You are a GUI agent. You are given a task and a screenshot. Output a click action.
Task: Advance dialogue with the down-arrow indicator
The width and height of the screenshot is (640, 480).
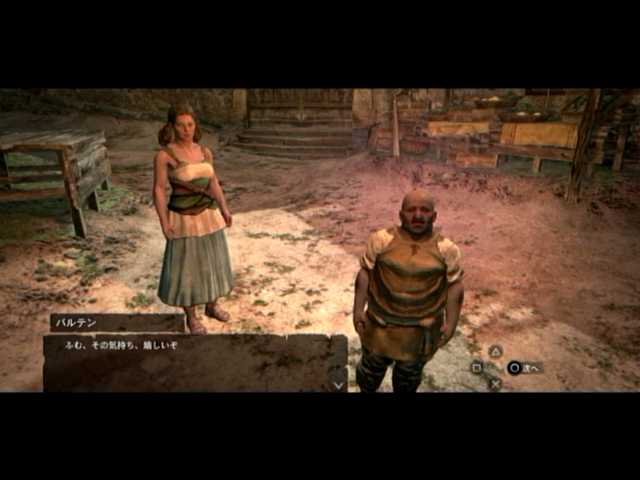[338, 381]
